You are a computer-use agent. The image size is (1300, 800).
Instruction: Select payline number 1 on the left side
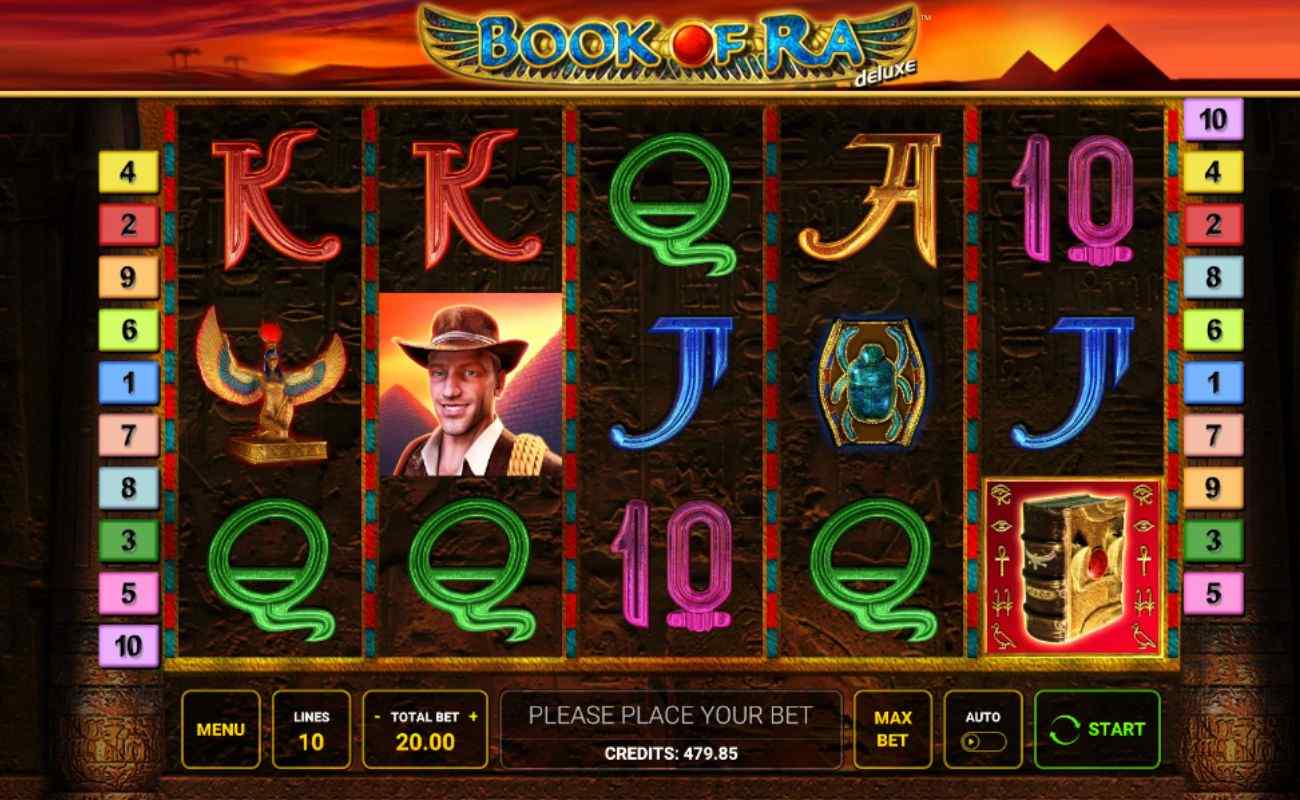point(128,383)
